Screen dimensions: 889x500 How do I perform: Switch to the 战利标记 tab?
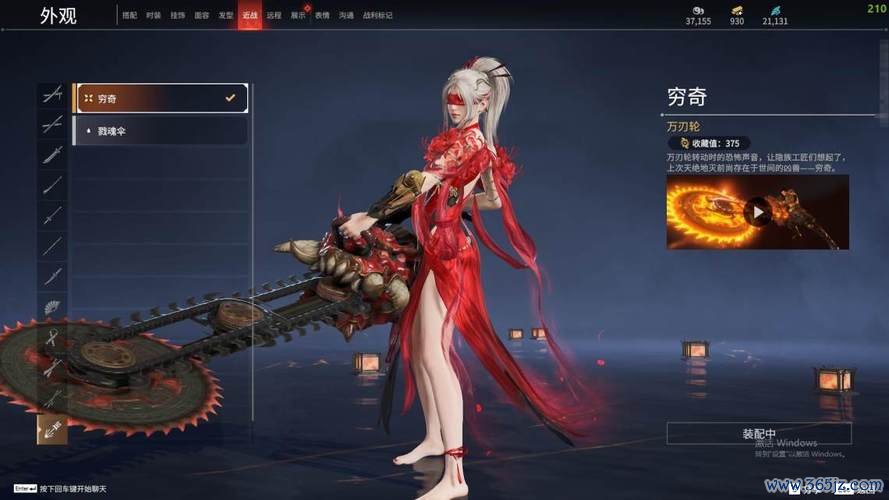377,16
